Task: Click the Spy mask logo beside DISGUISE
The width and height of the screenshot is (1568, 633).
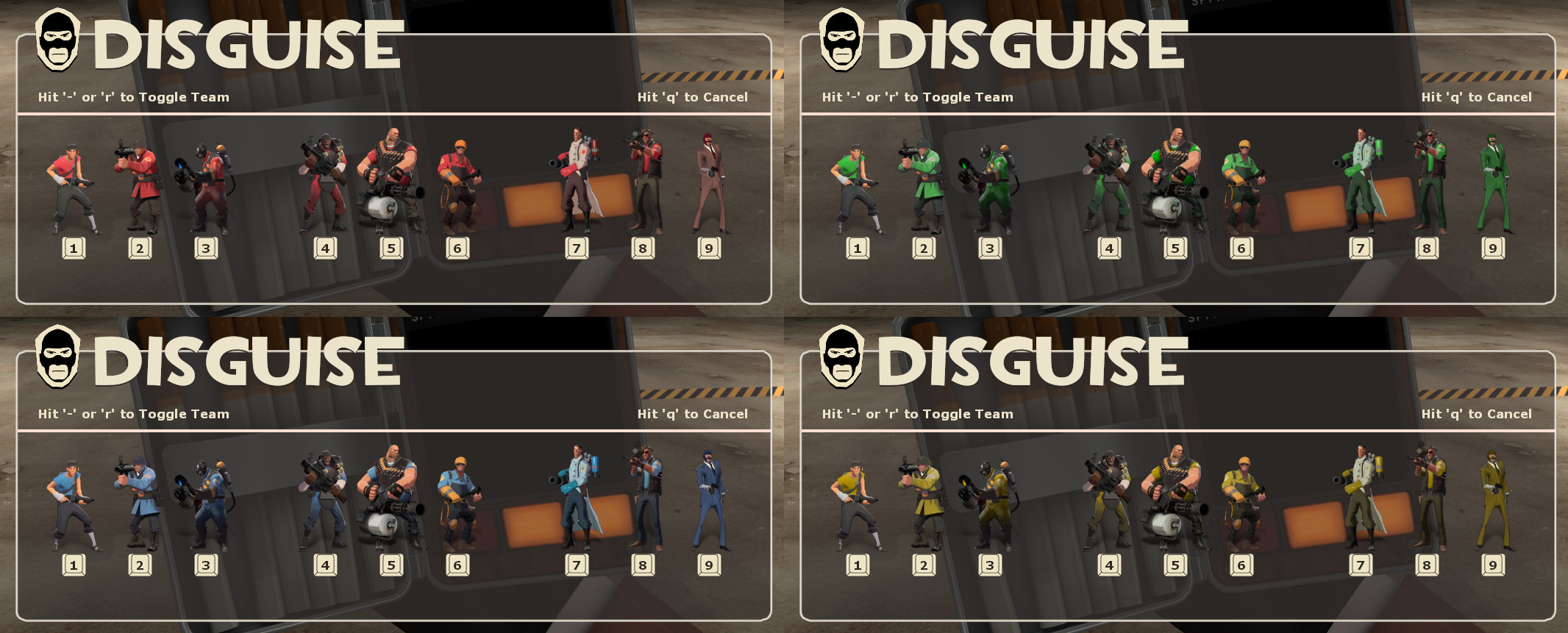Action: (59, 40)
